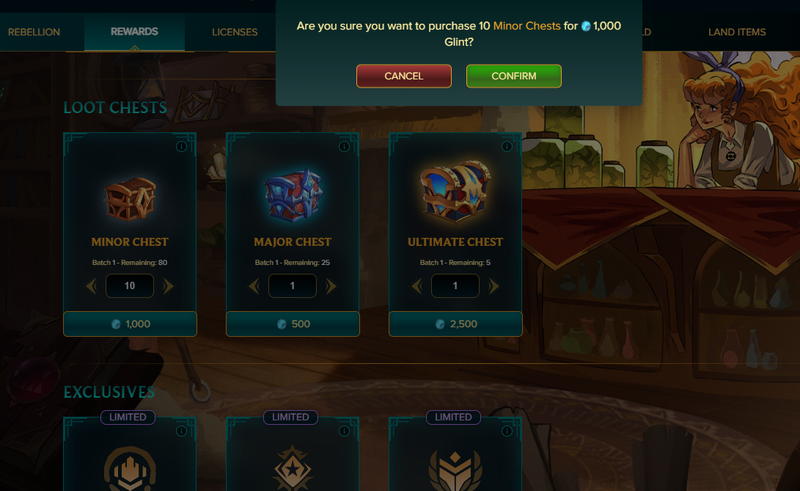Select the Ultimate Chest image
Viewport: 800px width, 491px height.
tap(455, 193)
